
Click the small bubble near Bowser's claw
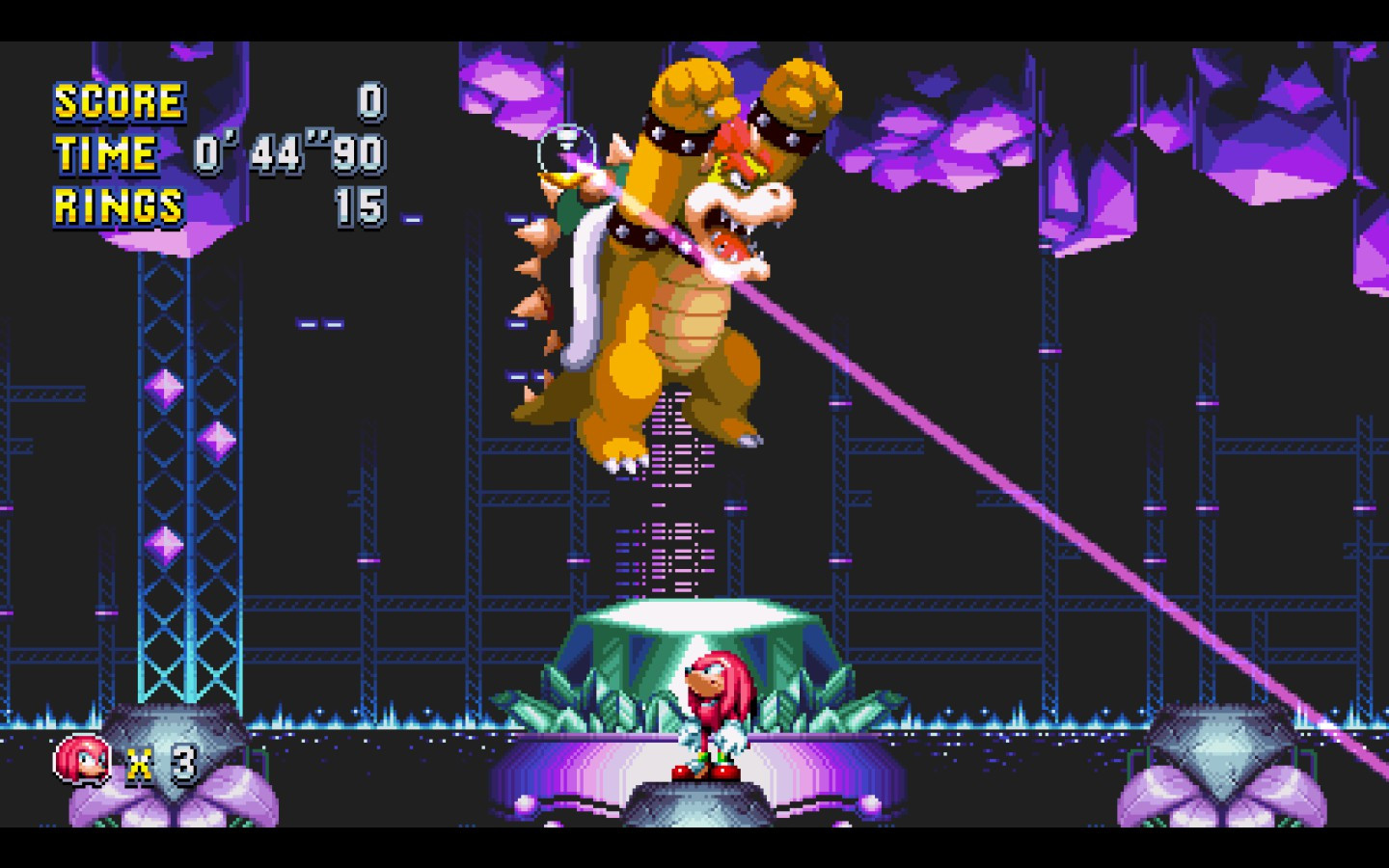[x=565, y=145]
